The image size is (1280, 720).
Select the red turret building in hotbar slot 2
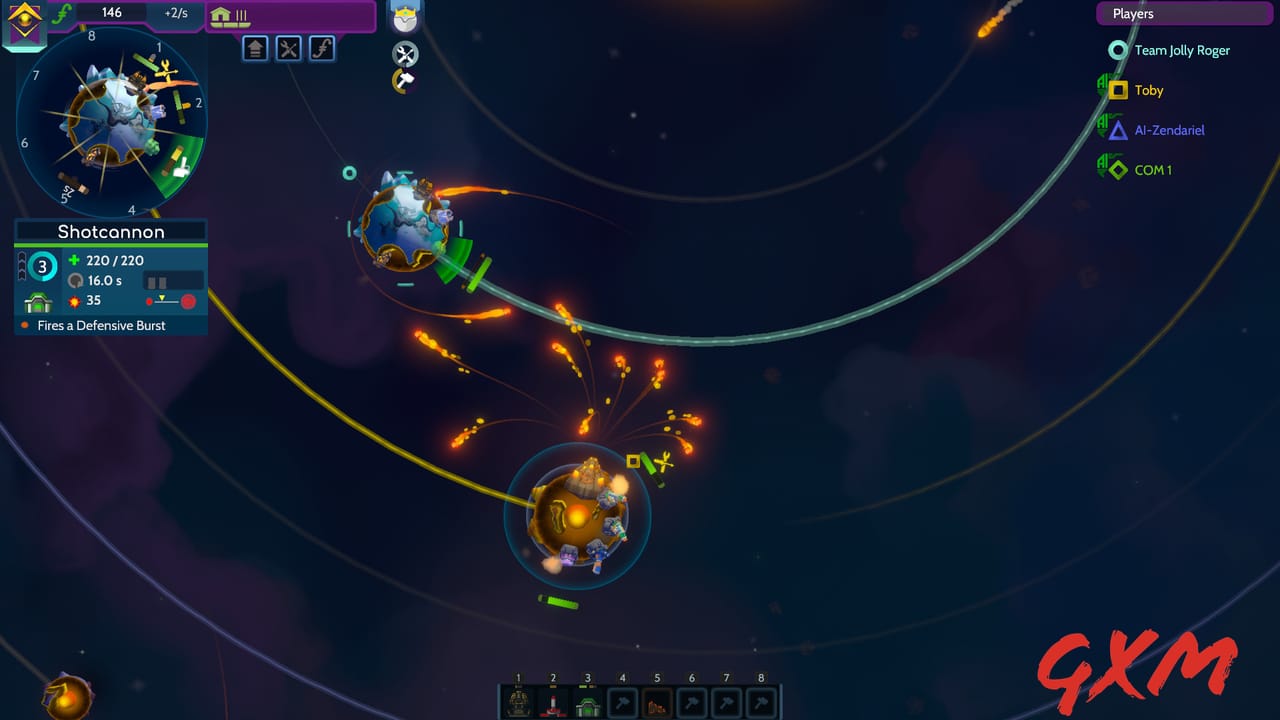[554, 702]
